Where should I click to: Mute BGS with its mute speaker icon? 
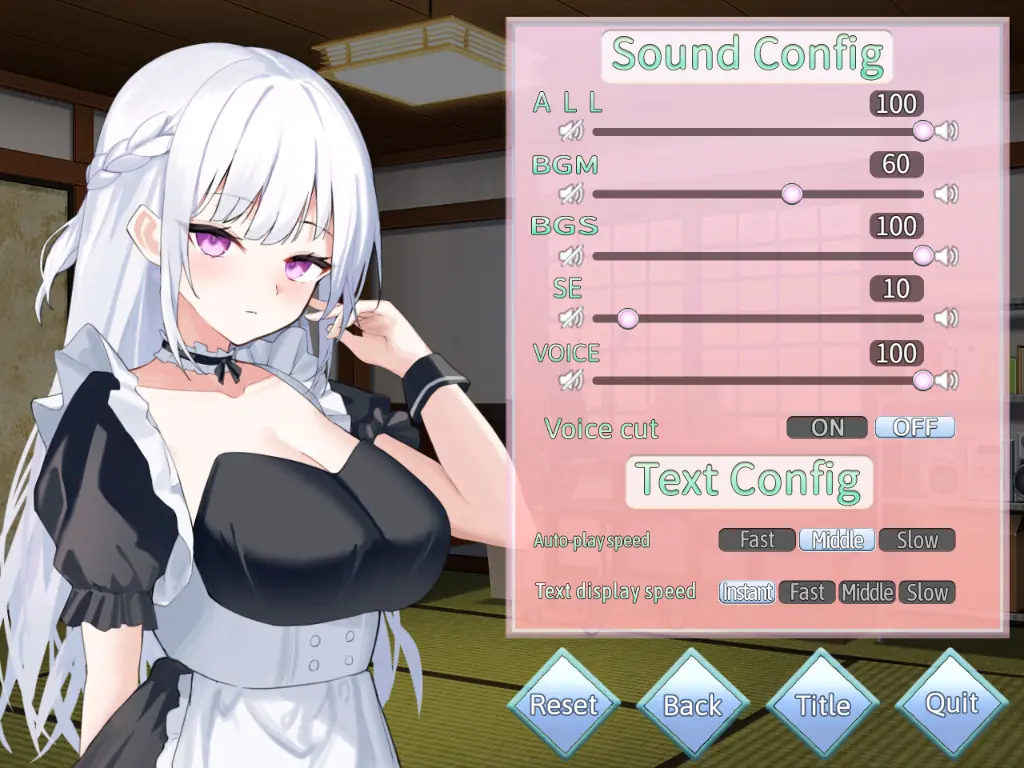pyautogui.click(x=571, y=256)
